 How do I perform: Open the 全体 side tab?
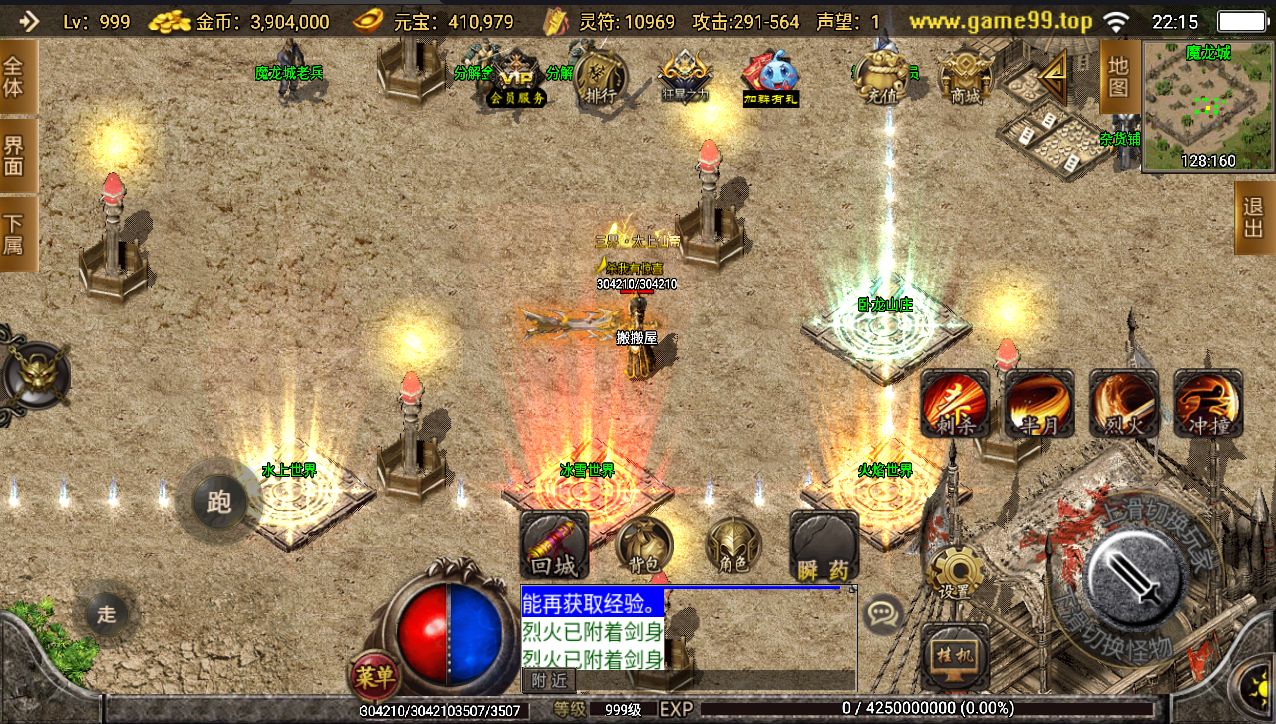[15, 80]
